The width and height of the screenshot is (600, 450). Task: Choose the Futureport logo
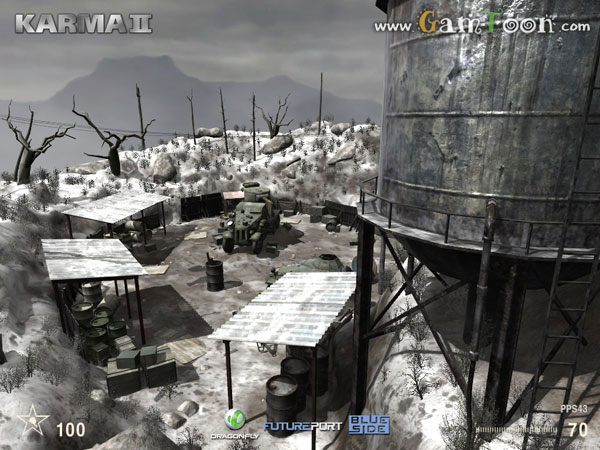coord(302,426)
